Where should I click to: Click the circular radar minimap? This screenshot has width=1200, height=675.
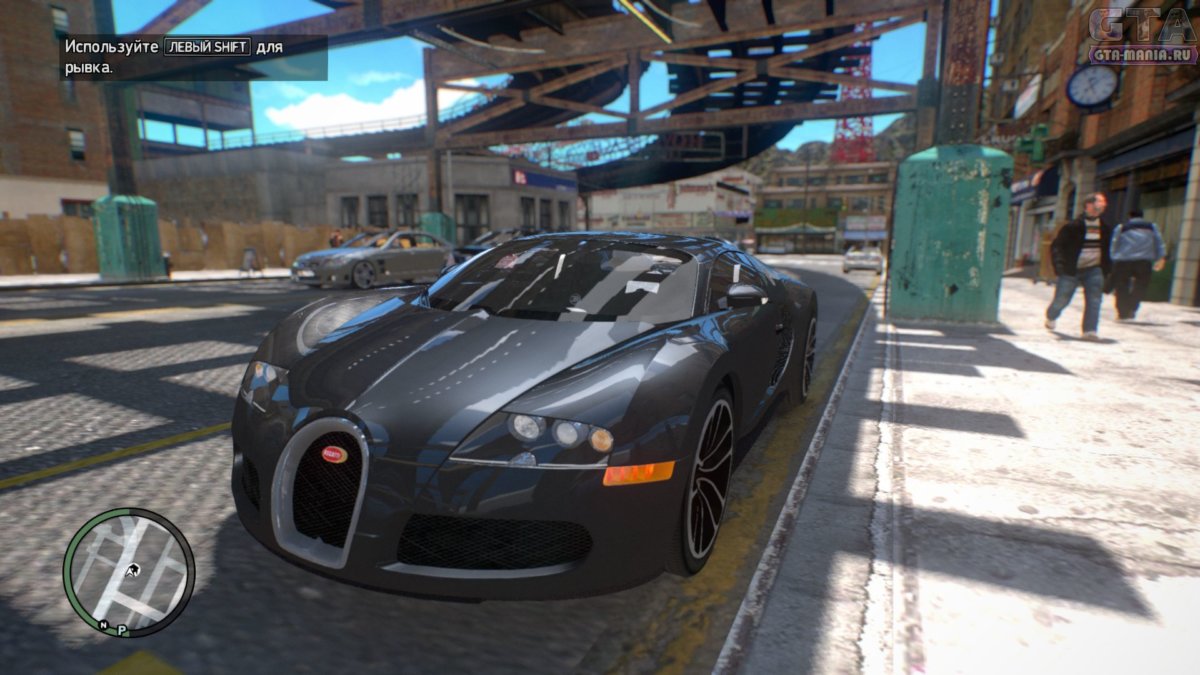pos(128,571)
